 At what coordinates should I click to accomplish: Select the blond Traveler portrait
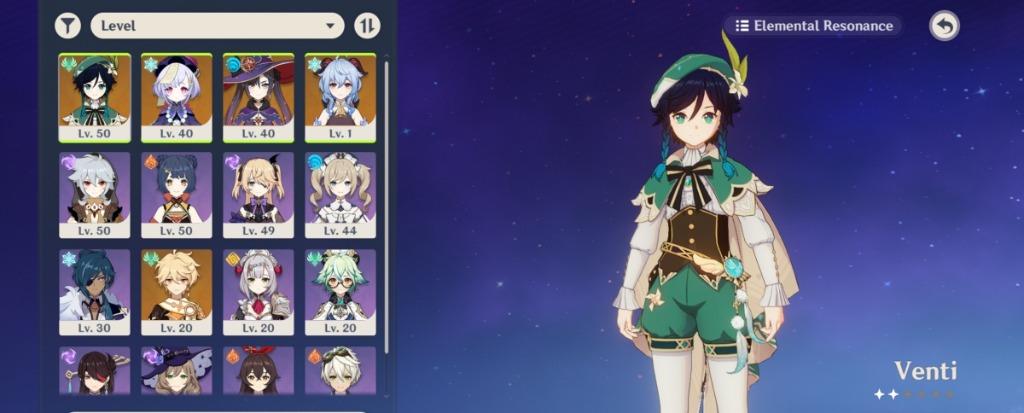pos(176,291)
